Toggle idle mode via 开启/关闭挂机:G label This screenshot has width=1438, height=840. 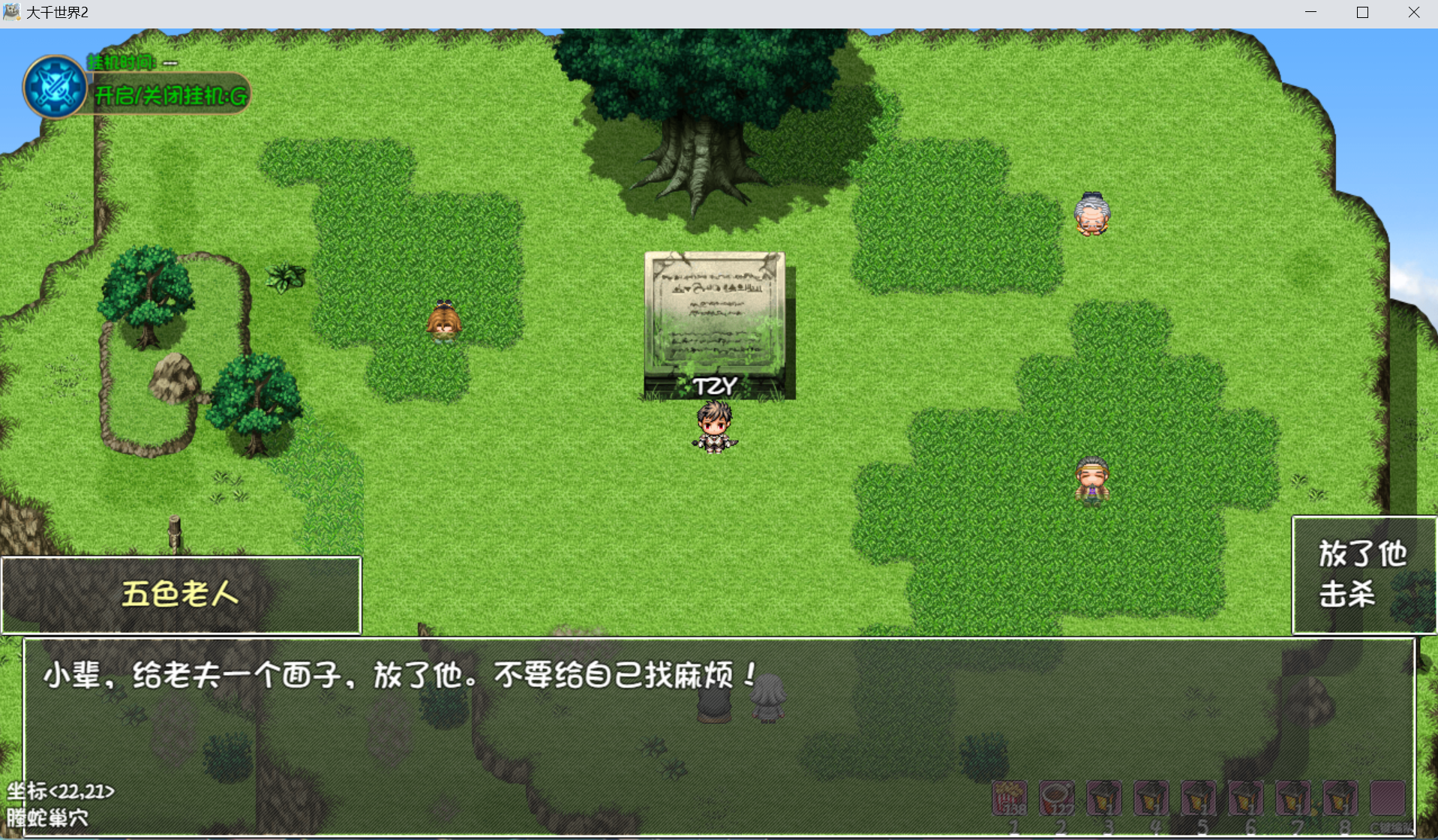[x=169, y=95]
